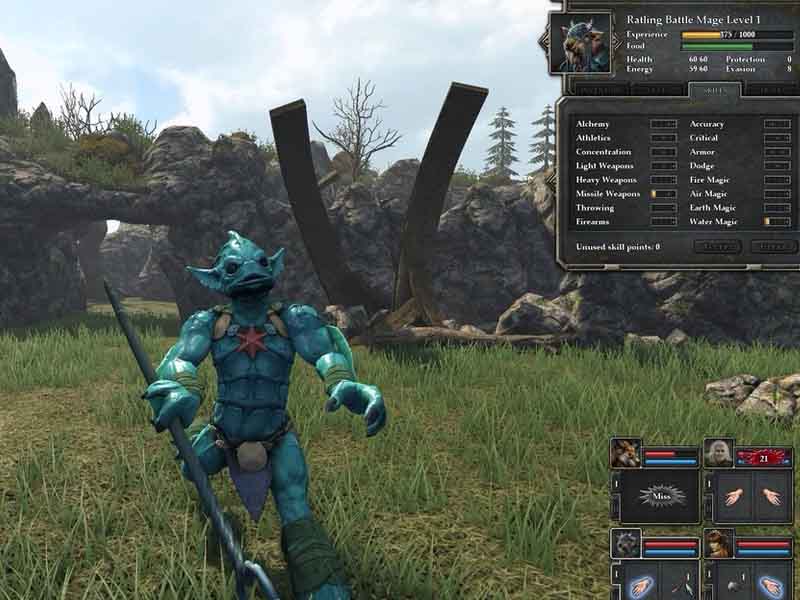Select the Skills tab
Screen dimensions: 800x600
pos(714,89)
